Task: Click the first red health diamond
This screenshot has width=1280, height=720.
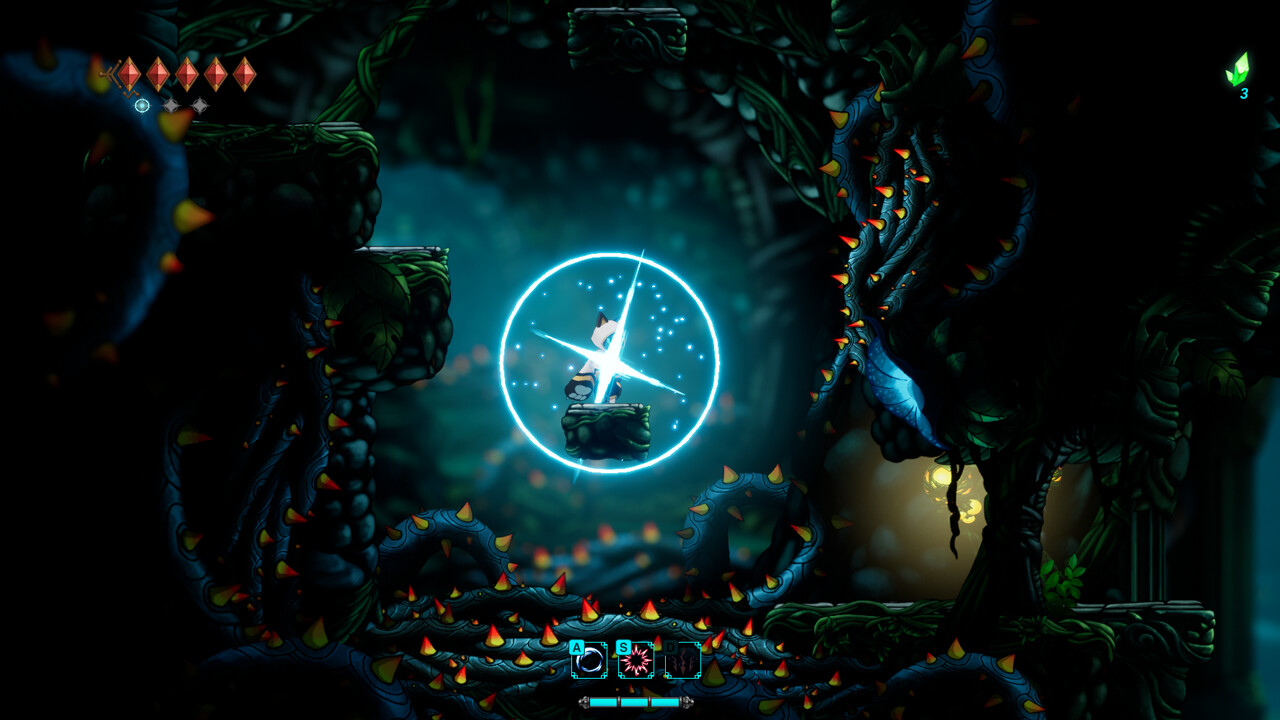Action: pyautogui.click(x=129, y=74)
